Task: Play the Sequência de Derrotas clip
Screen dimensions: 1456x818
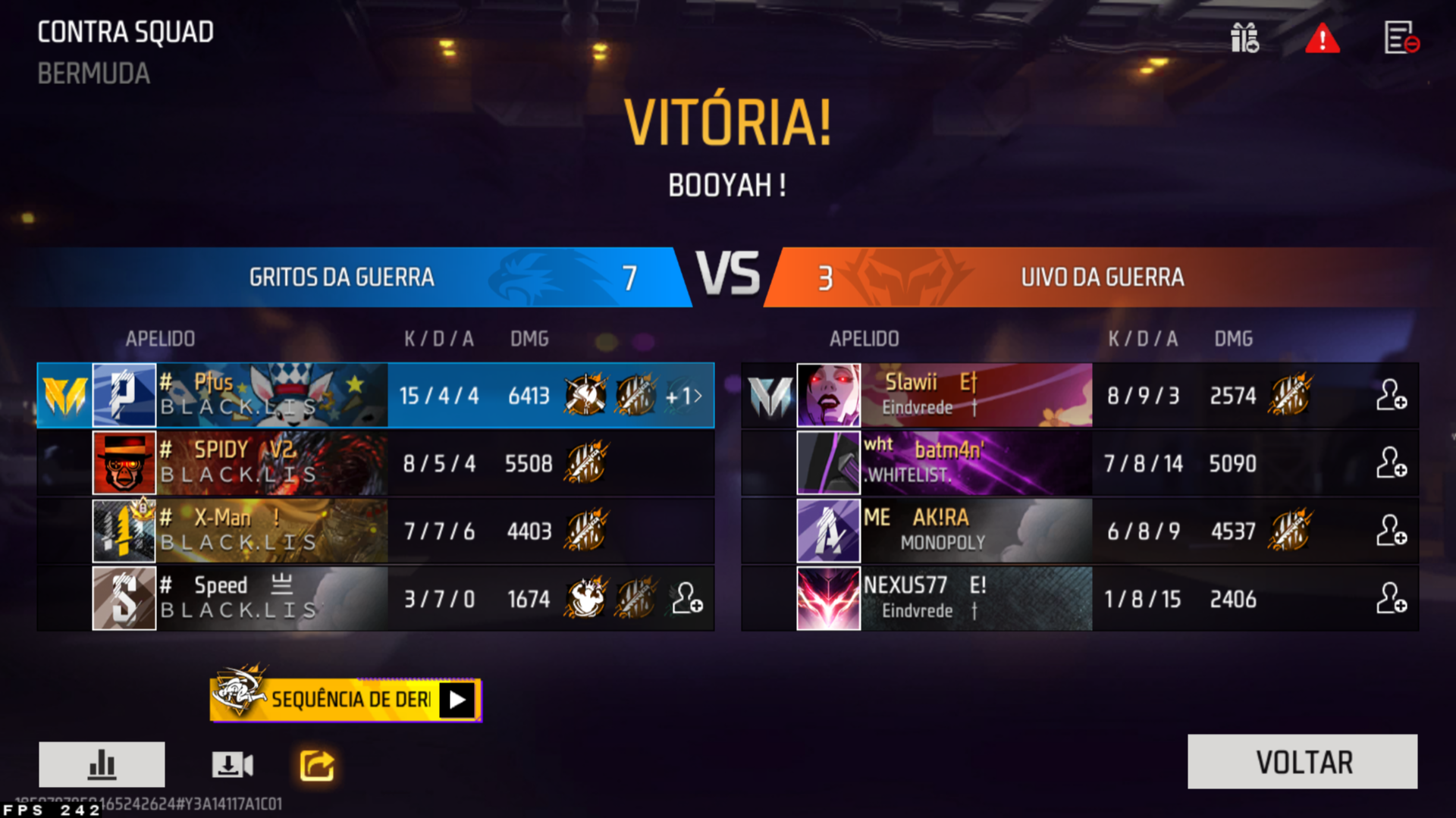Action: pyautogui.click(x=456, y=700)
